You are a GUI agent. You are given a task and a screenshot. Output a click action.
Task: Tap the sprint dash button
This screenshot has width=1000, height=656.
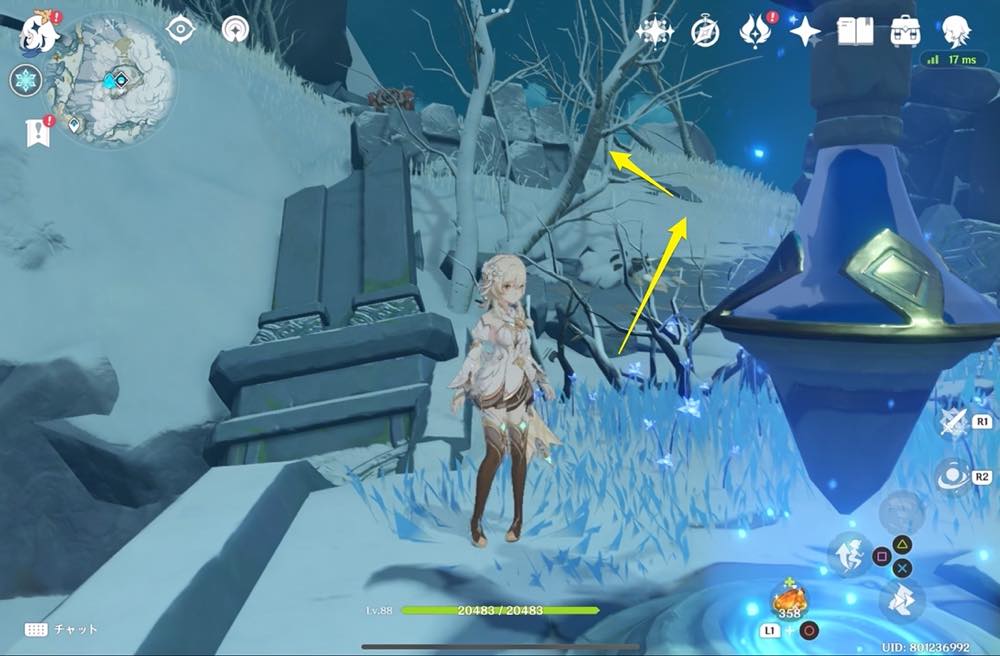[x=901, y=602]
